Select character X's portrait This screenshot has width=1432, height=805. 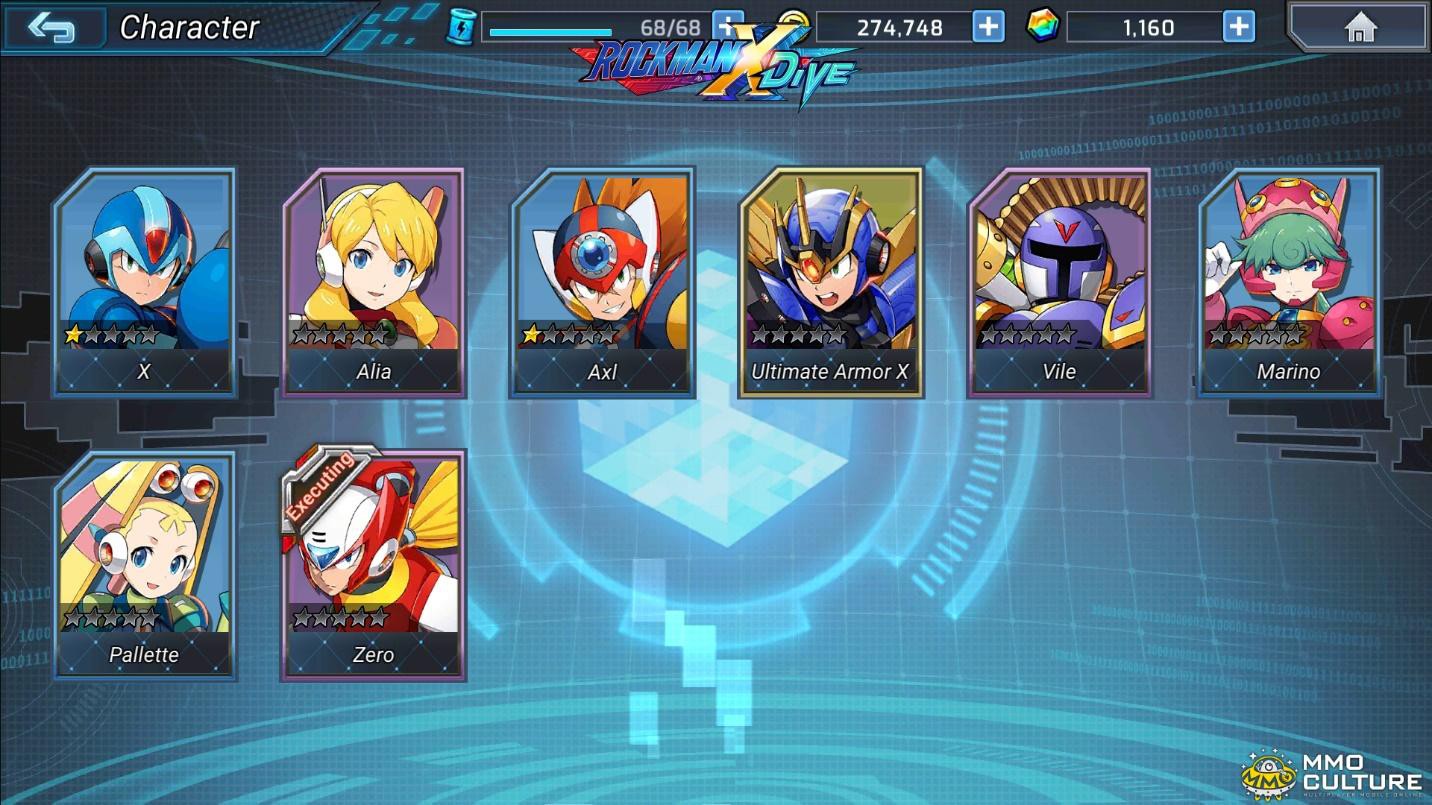(x=144, y=270)
